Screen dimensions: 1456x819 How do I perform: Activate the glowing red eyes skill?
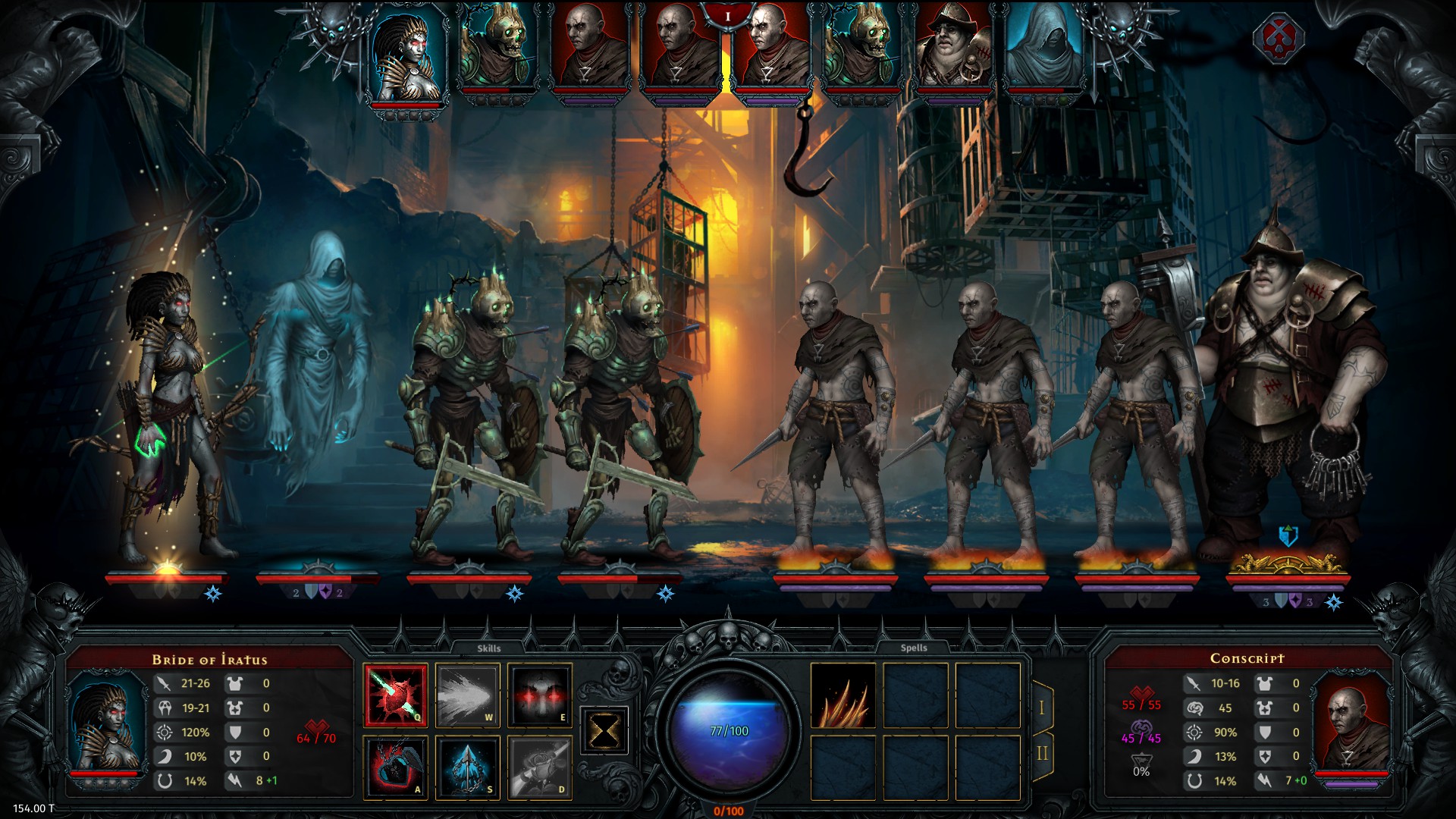(x=539, y=695)
